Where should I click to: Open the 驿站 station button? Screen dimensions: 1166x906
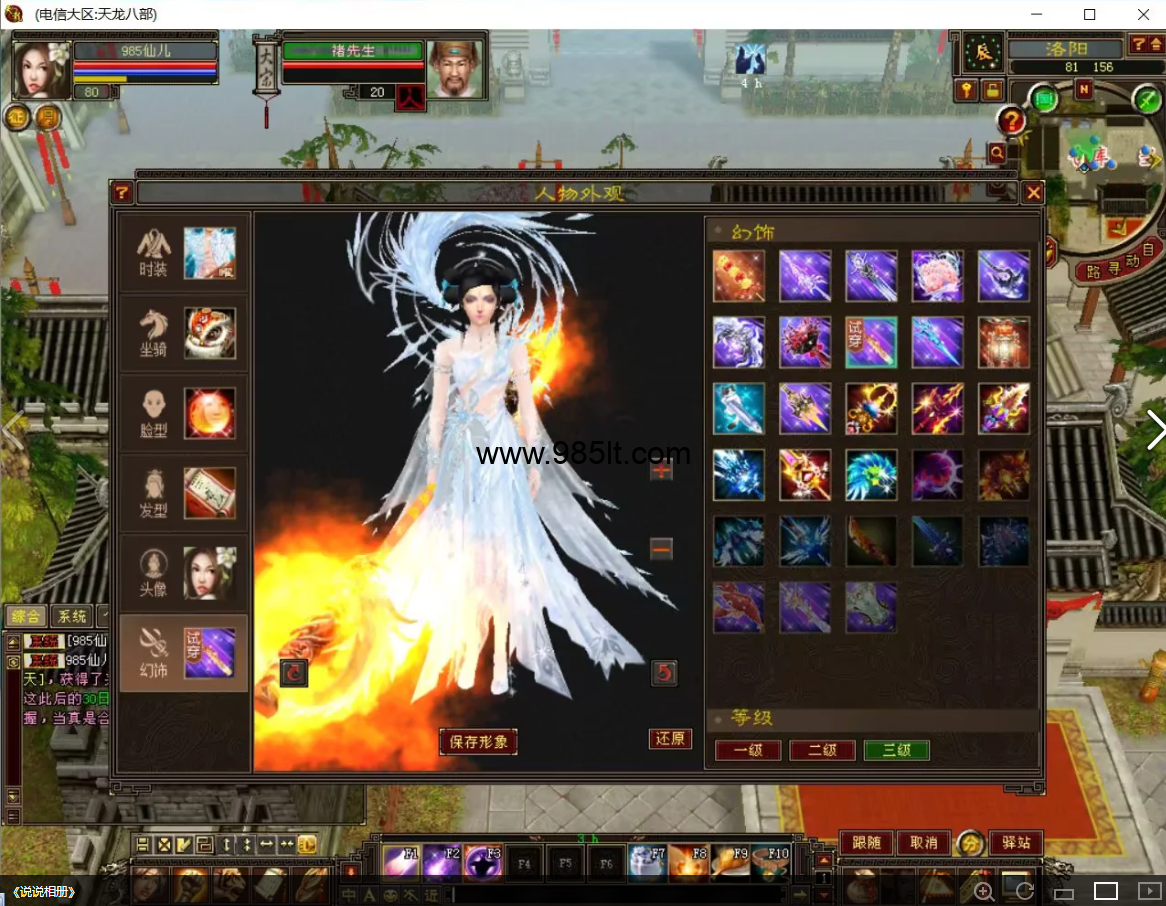(1015, 843)
